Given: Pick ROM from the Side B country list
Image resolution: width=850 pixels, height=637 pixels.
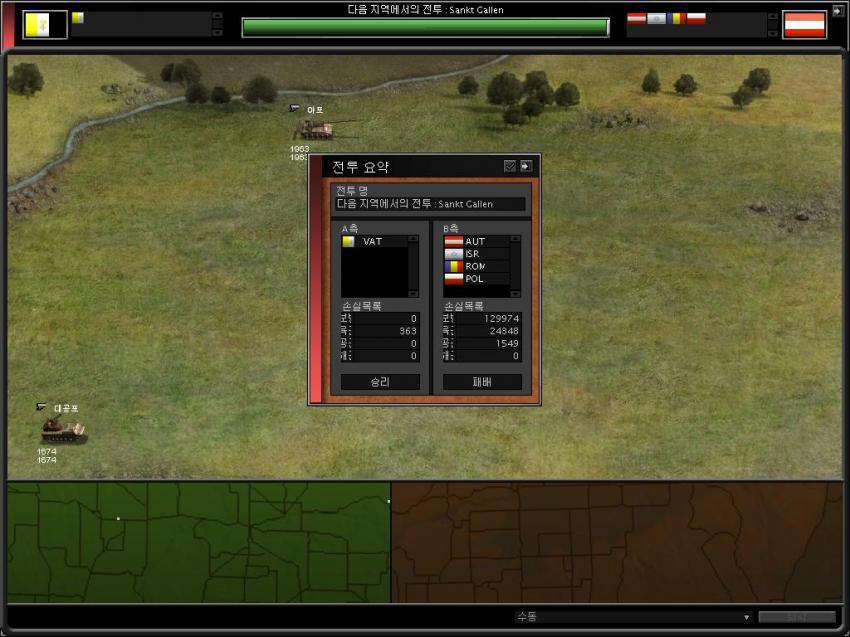Looking at the screenshot, I should tap(474, 266).
